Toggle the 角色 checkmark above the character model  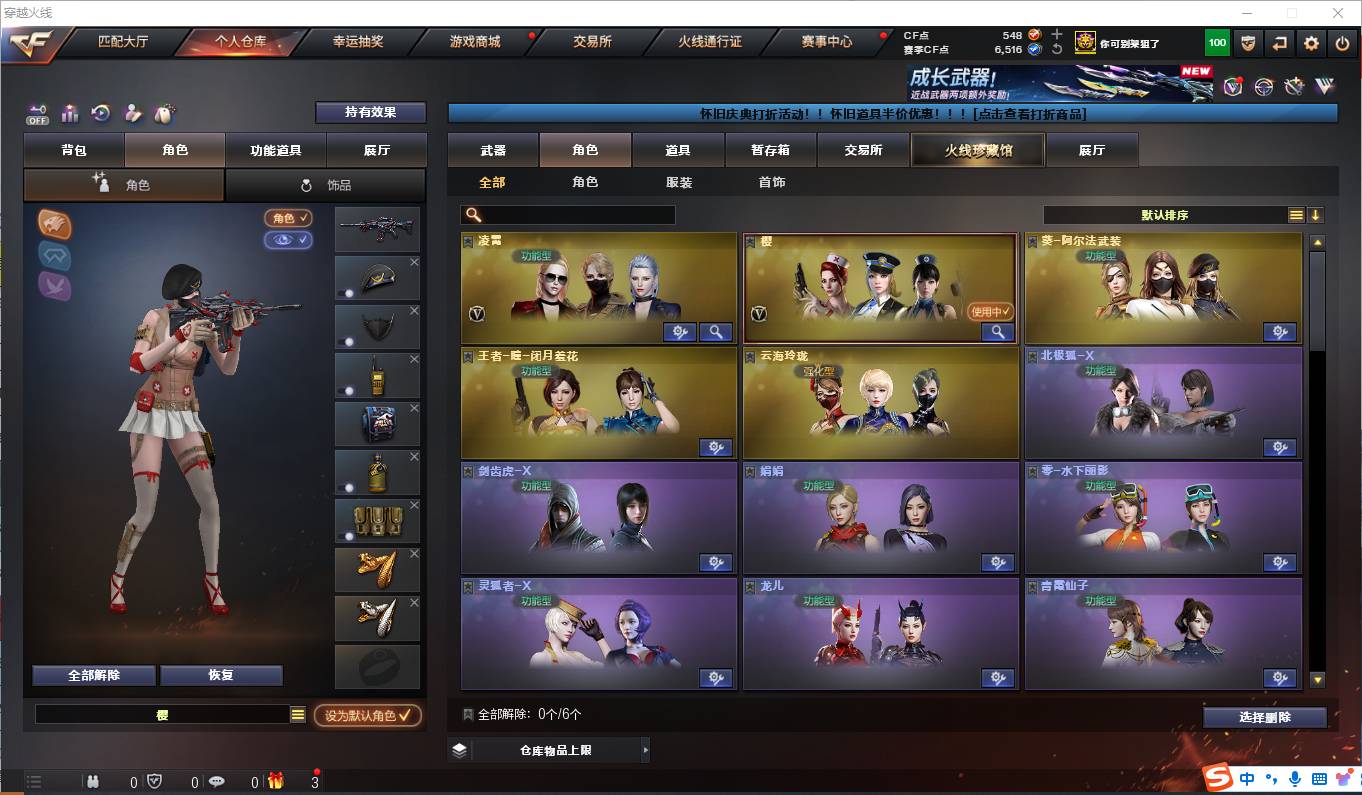point(288,218)
